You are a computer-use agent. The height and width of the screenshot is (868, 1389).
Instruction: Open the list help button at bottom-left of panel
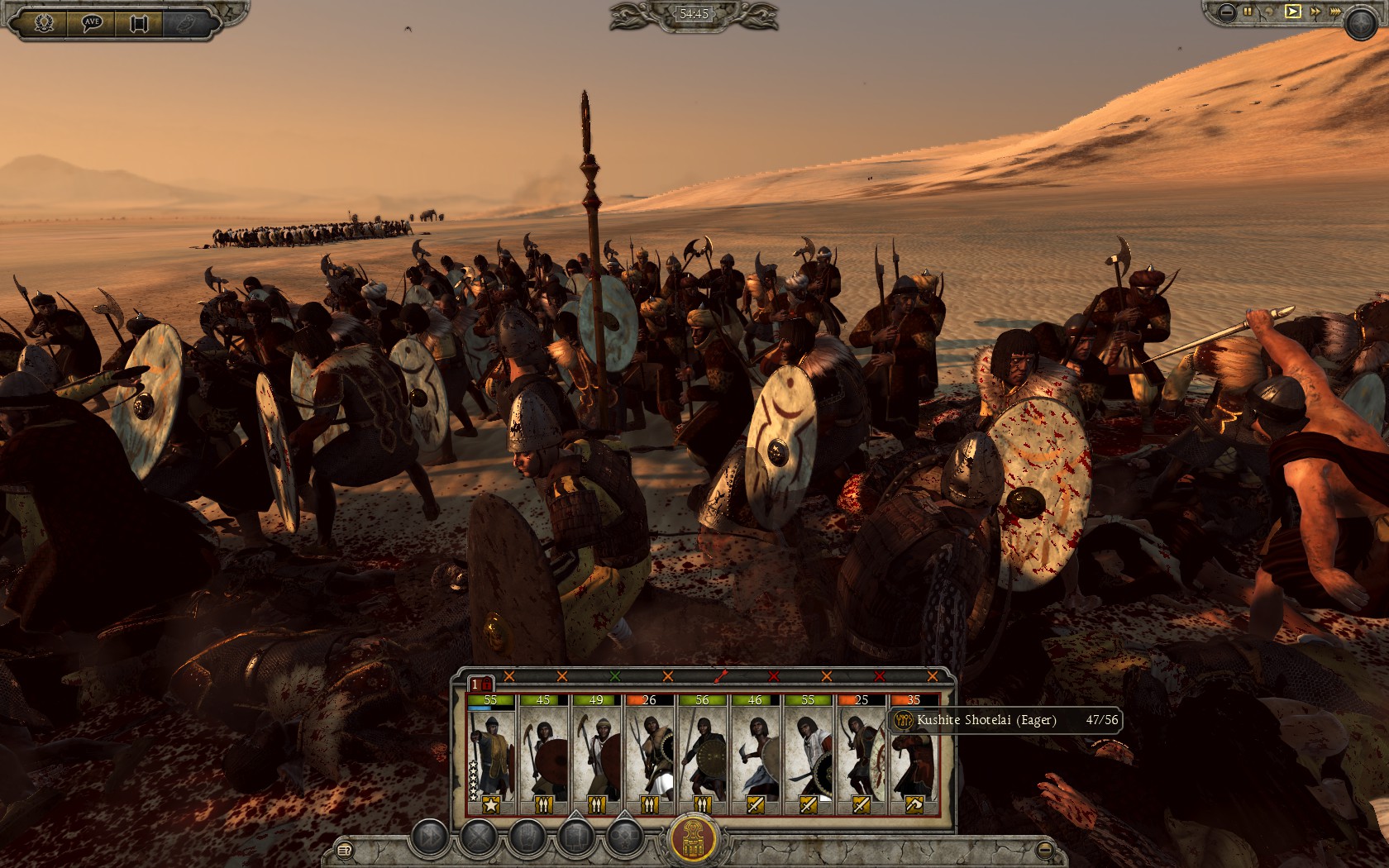click(344, 849)
